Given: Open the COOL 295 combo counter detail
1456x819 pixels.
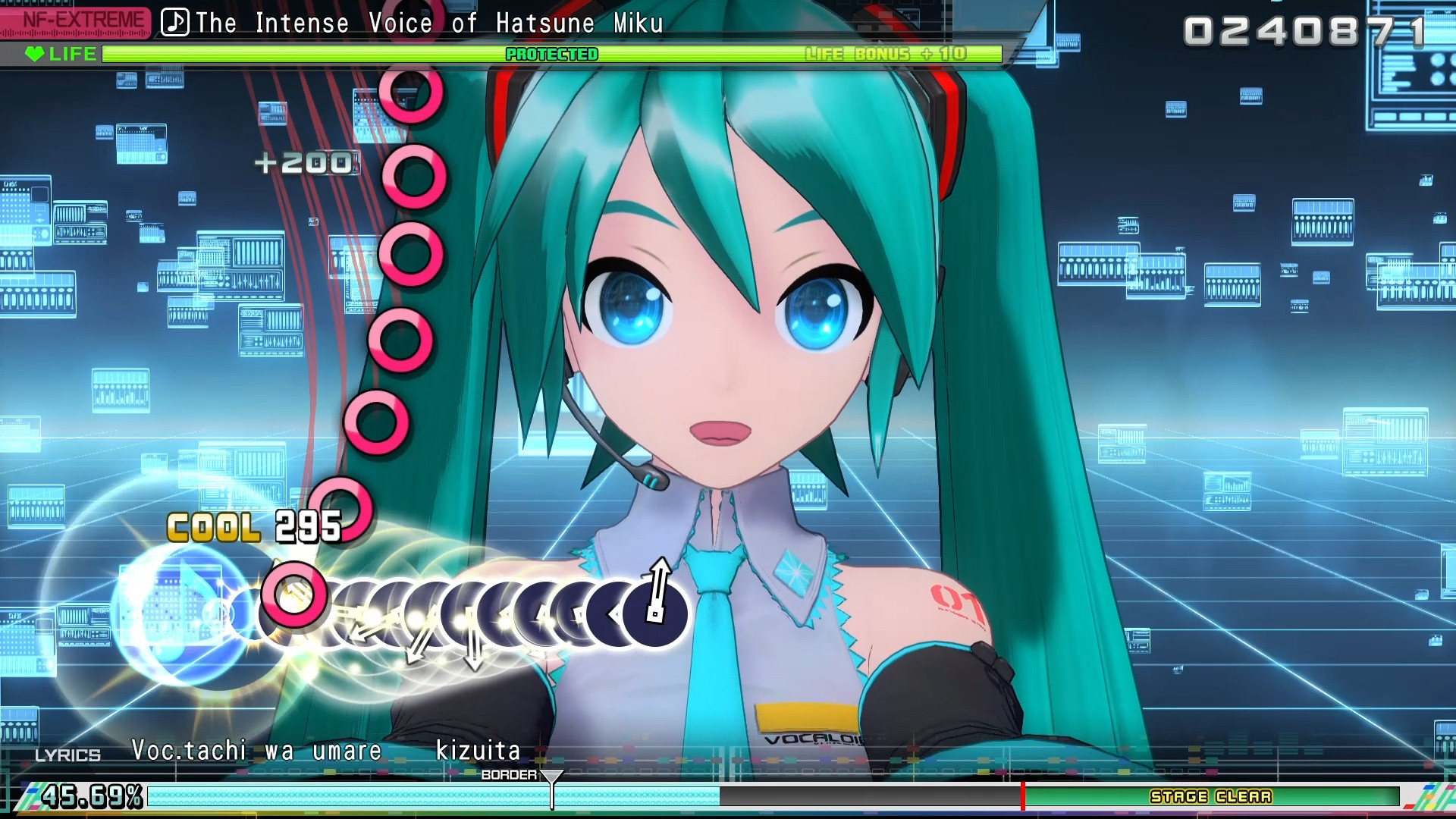Looking at the screenshot, I should point(254,525).
